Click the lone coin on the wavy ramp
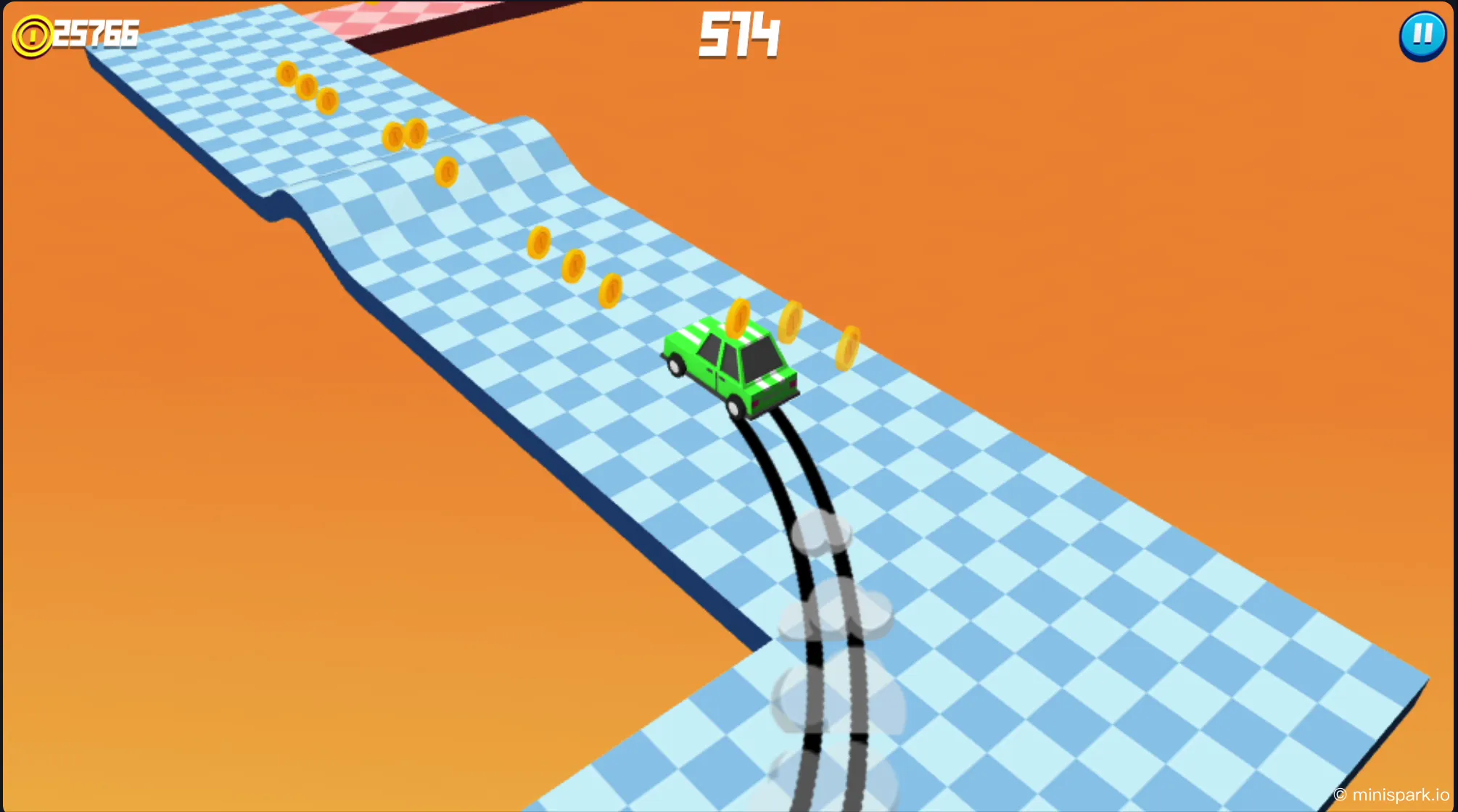 point(447,171)
